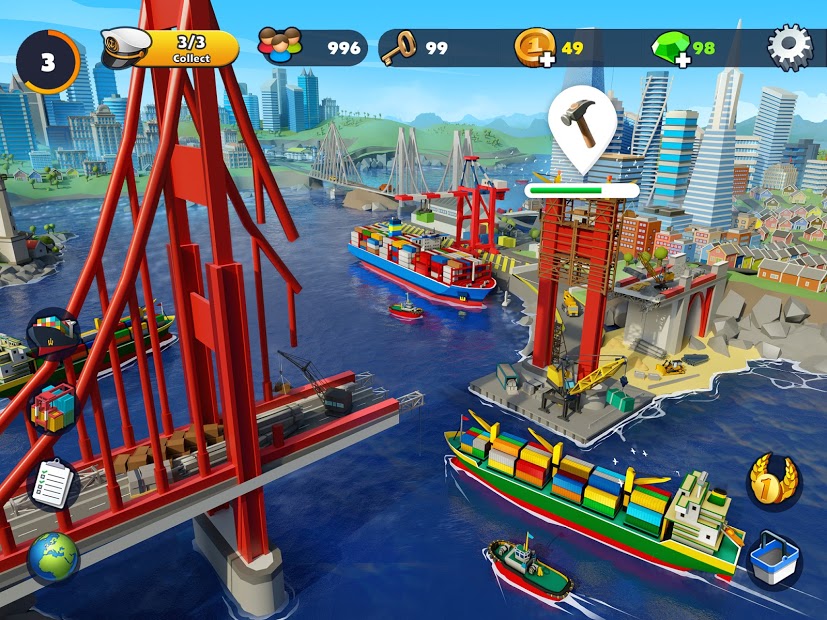Open the shopping basket store

point(774,560)
